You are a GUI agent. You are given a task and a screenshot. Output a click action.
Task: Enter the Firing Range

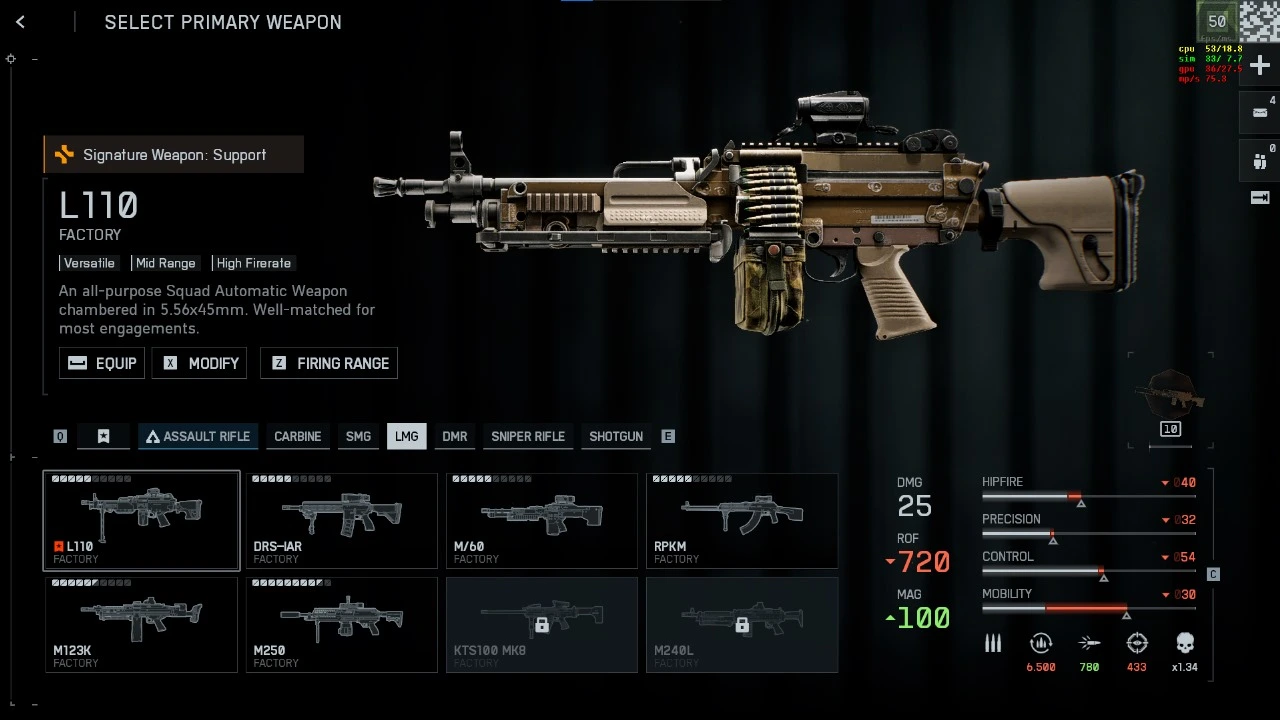329,363
